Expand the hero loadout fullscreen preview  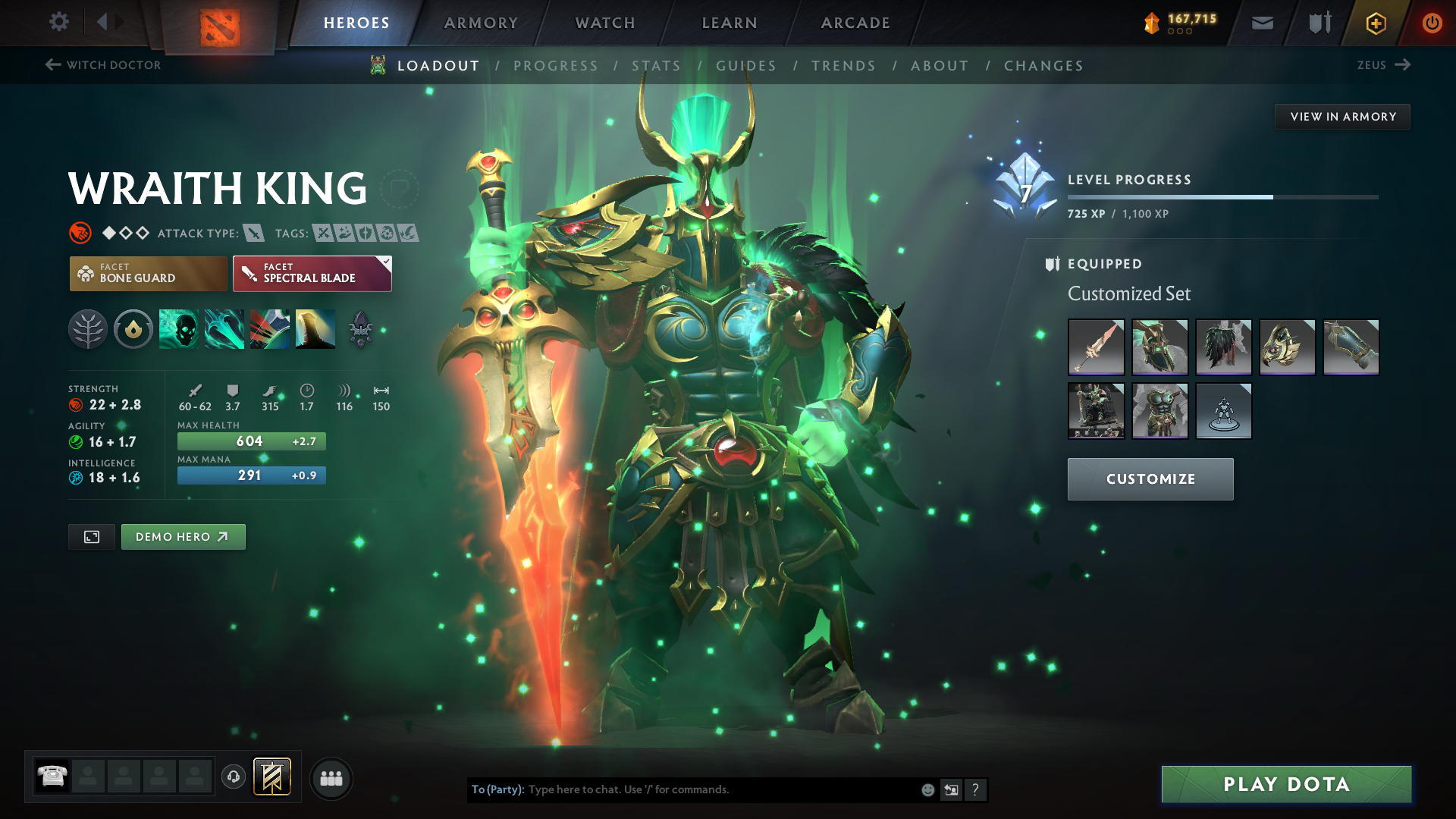point(91,536)
